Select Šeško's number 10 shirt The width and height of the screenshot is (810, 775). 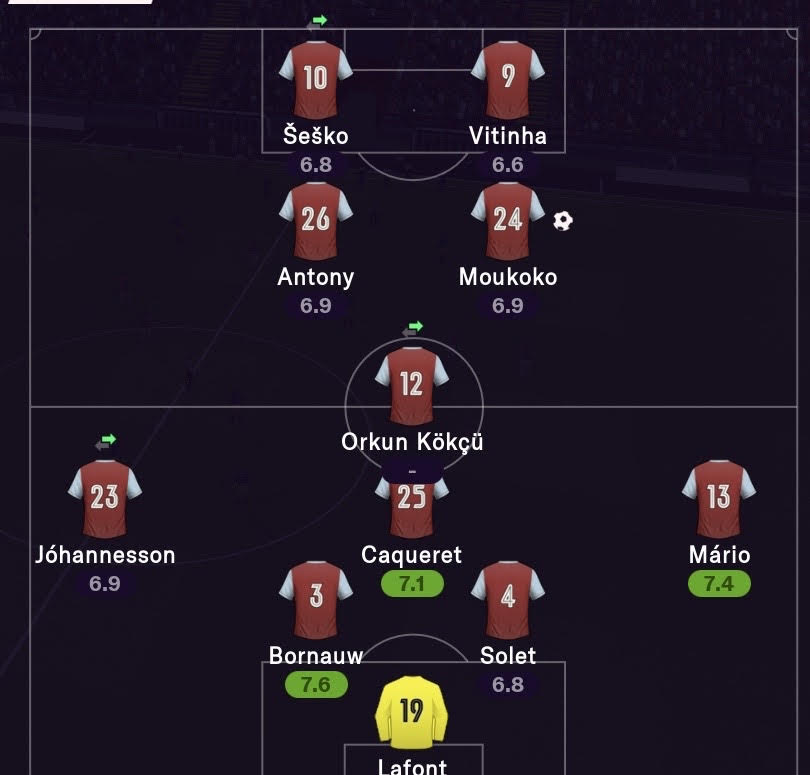click(315, 80)
